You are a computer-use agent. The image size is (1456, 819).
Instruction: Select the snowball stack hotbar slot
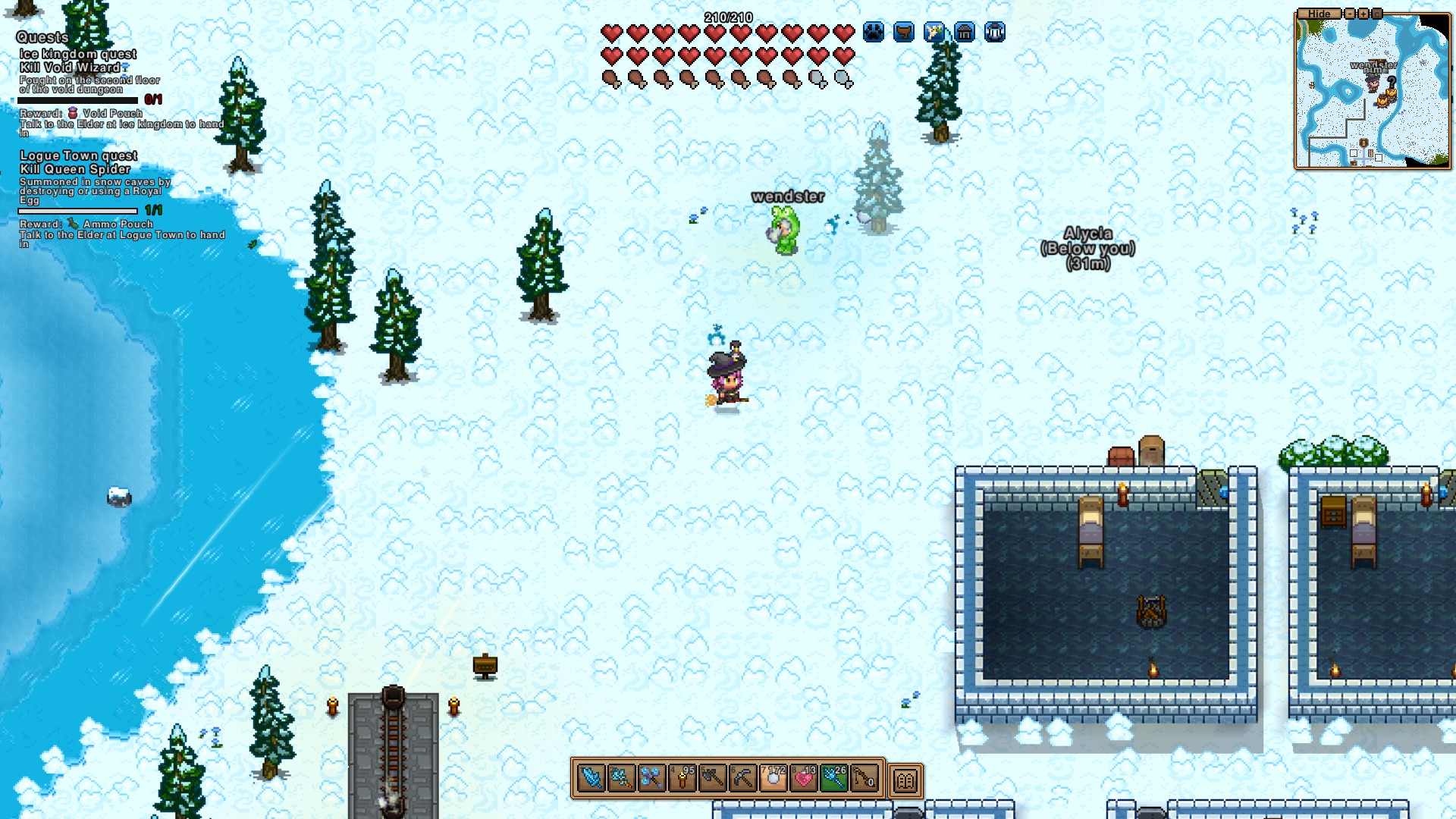pyautogui.click(x=773, y=778)
